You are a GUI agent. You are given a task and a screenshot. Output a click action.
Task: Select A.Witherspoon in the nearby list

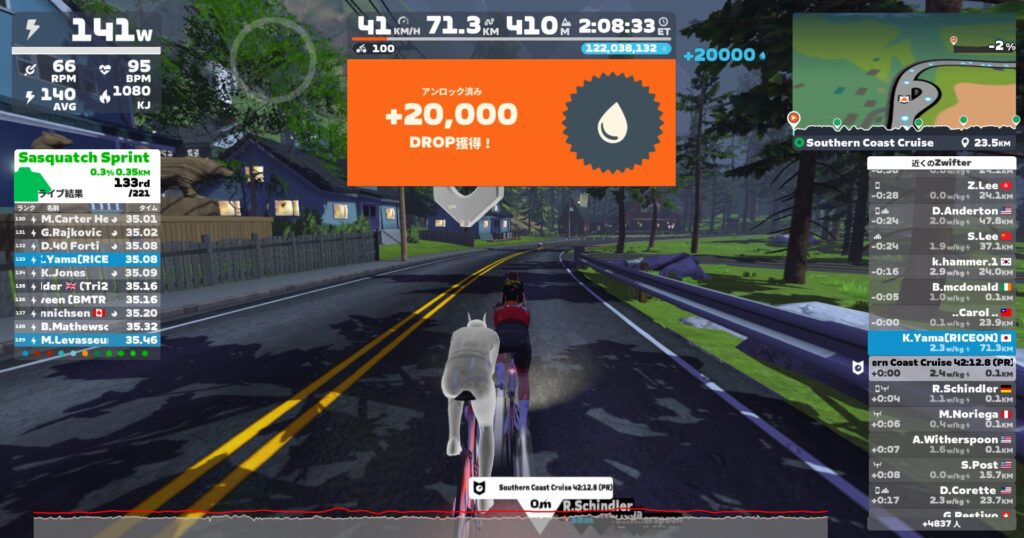pyautogui.click(x=940, y=444)
